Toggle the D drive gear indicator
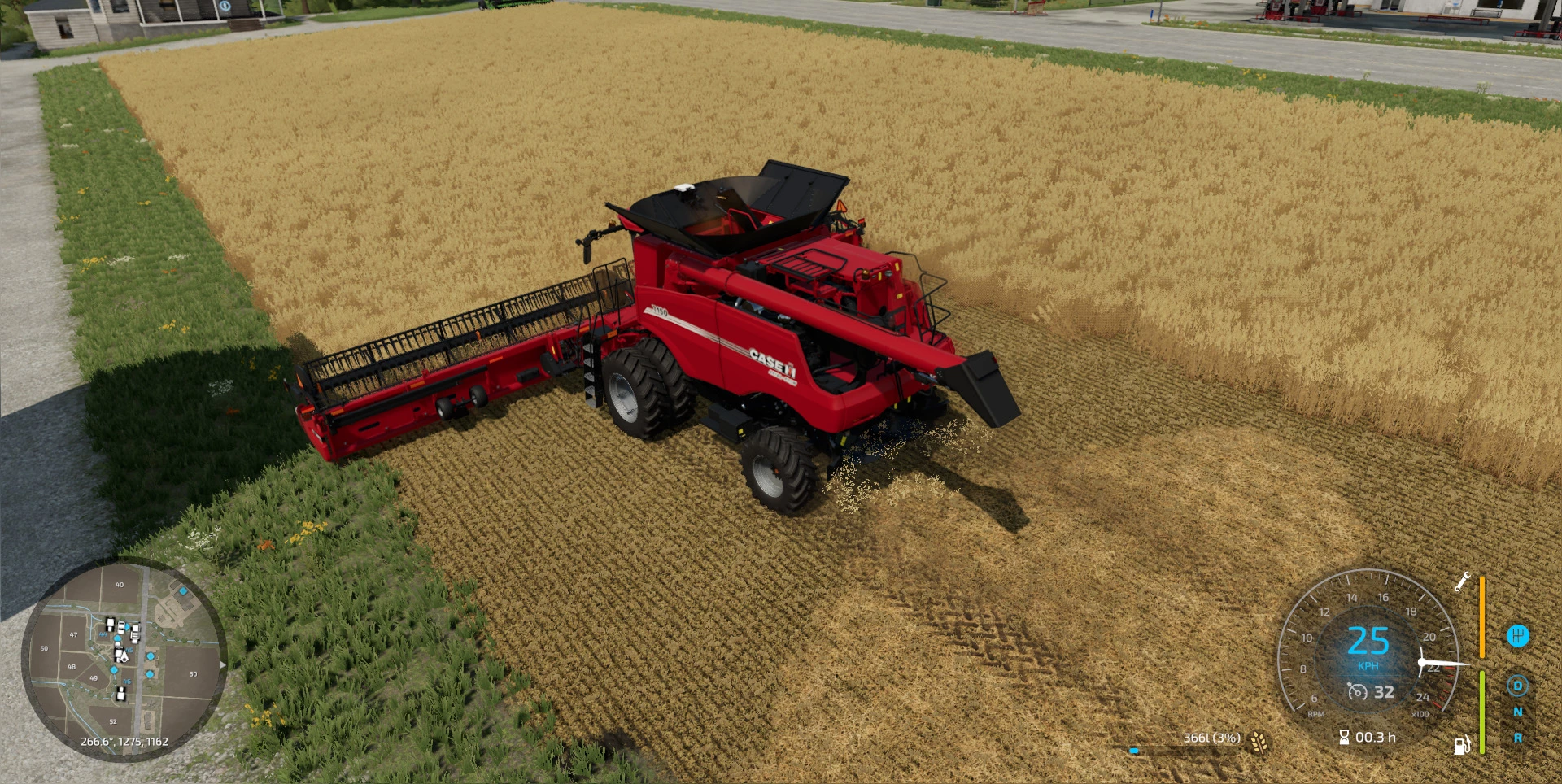Screen dimensions: 1562x784 coord(1517,686)
